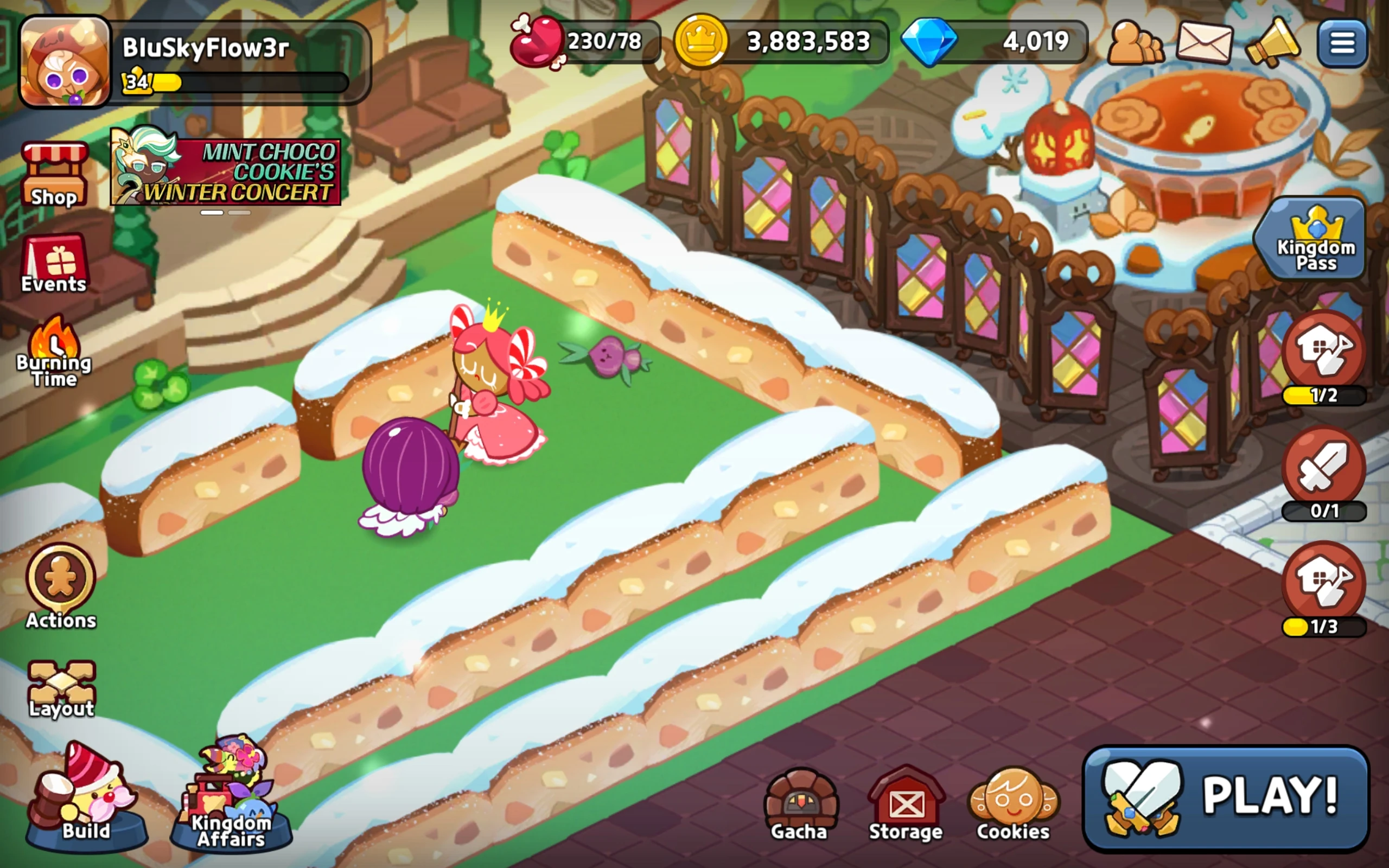Open the Shop
The image size is (1389, 868).
pos(54,172)
